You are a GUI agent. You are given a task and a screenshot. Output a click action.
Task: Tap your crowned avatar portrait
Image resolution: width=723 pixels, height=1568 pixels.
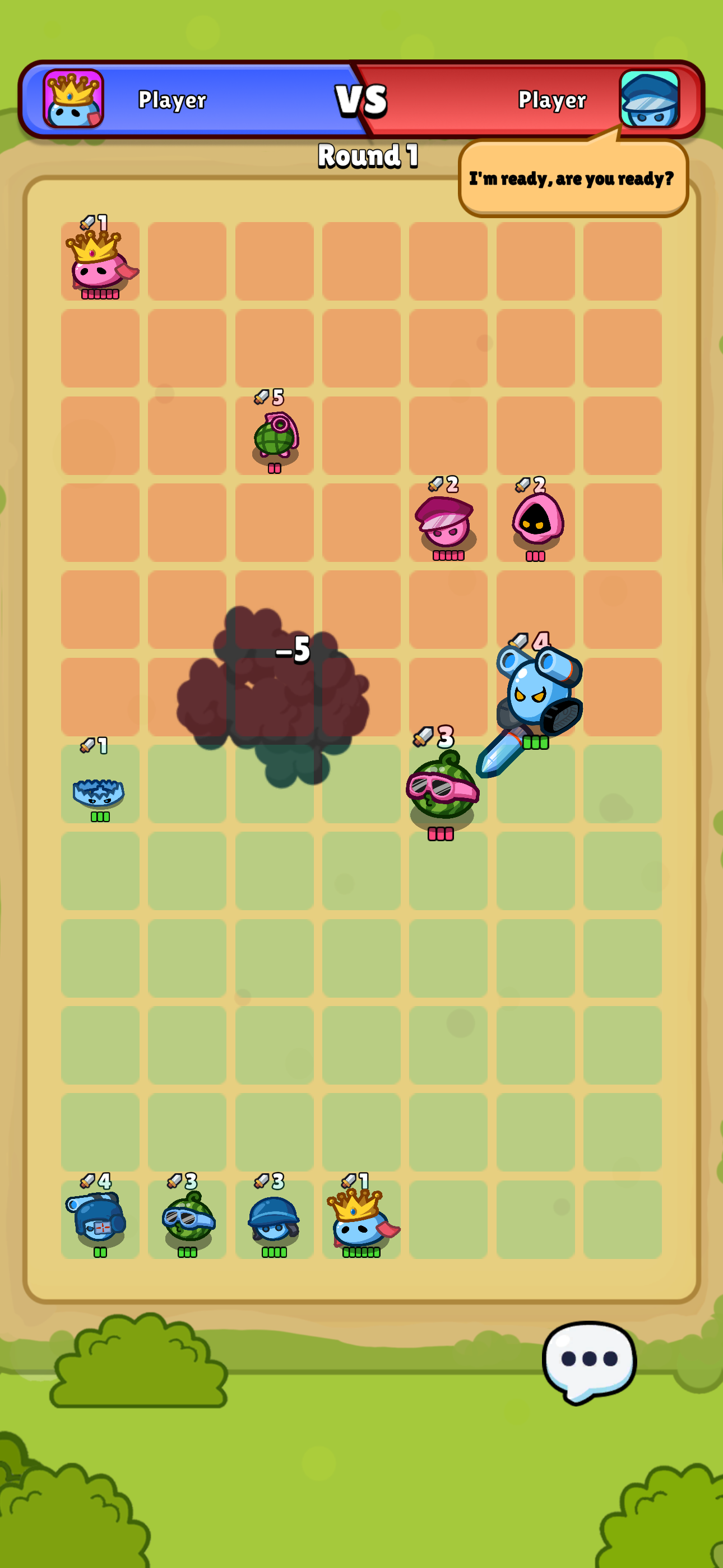pos(73,100)
